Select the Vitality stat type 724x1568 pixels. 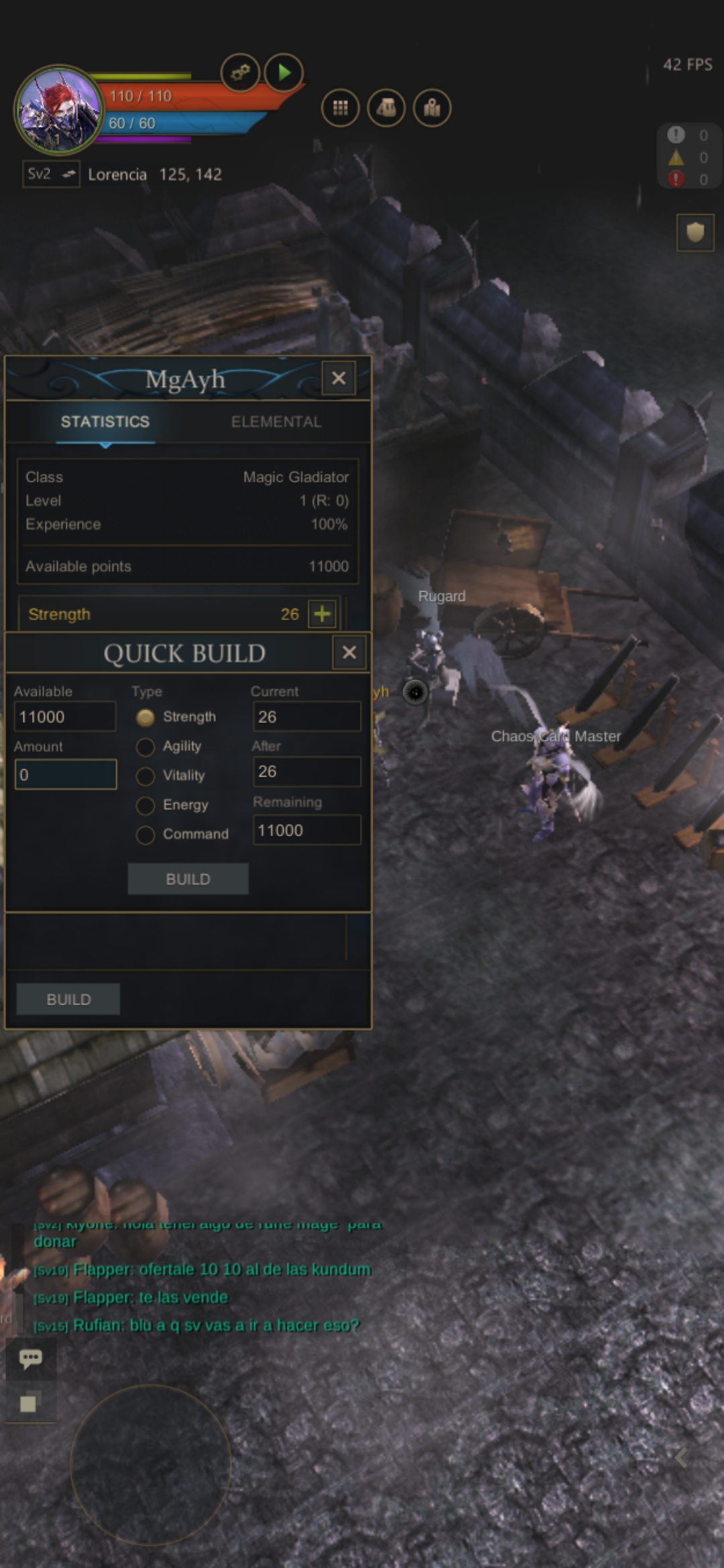click(x=145, y=776)
